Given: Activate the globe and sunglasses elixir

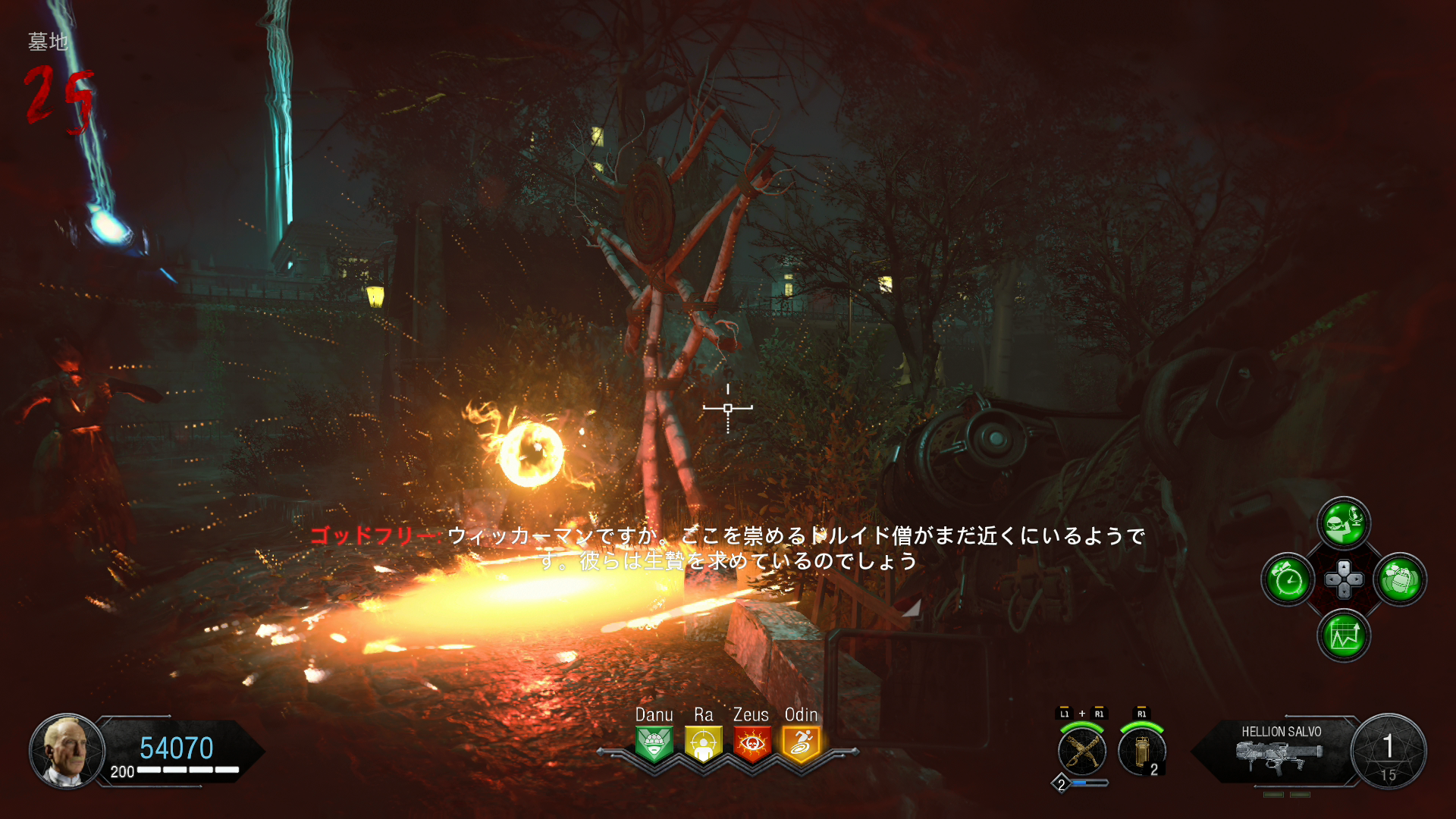Looking at the screenshot, I should pos(1344,523).
